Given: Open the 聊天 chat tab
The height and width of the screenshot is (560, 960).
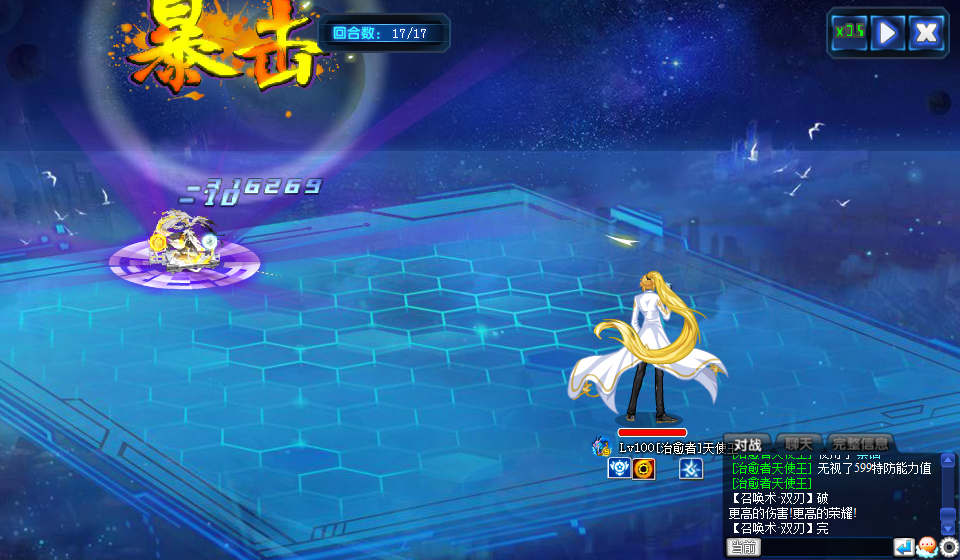Looking at the screenshot, I should [x=799, y=444].
